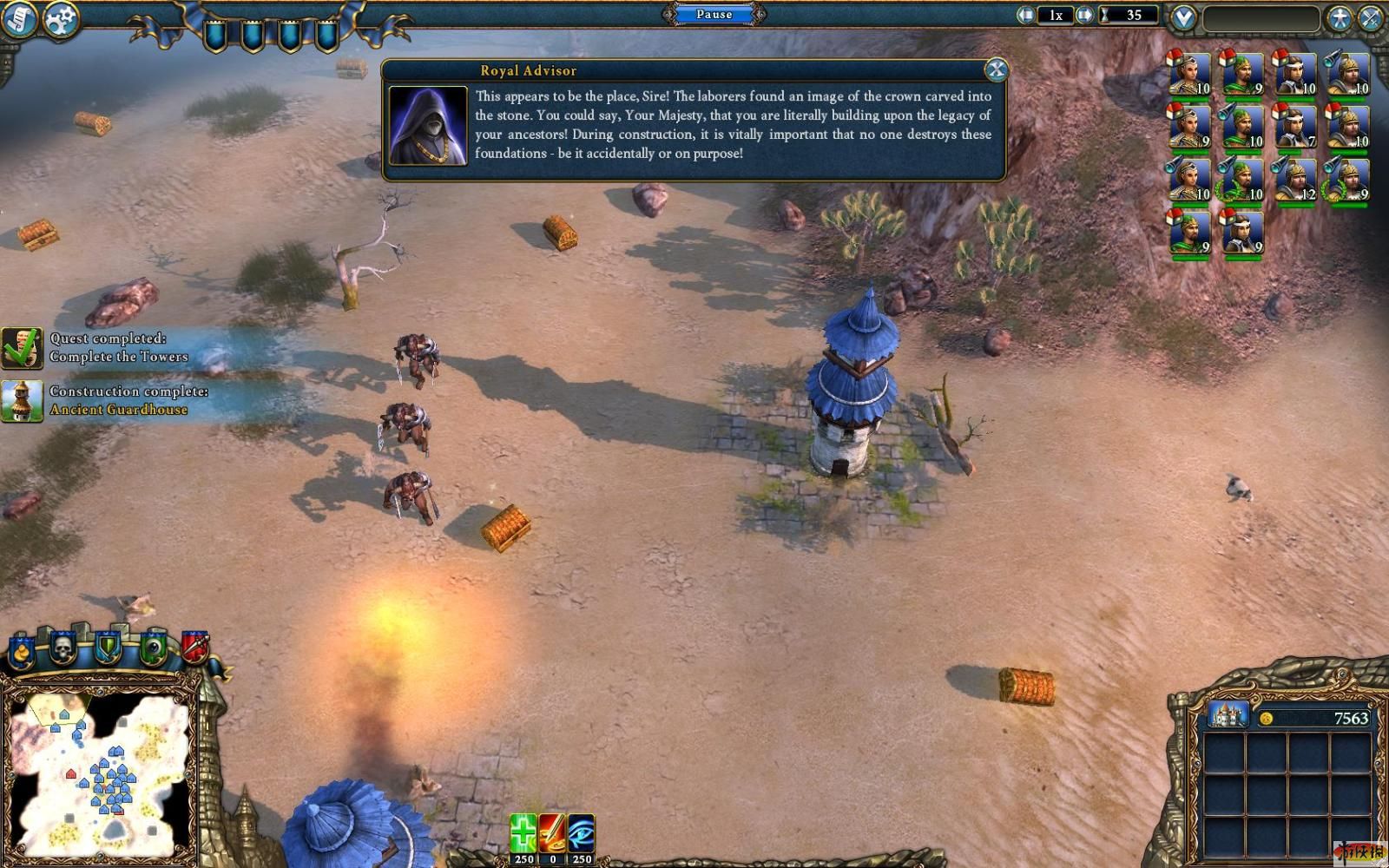The width and height of the screenshot is (1389, 868).
Task: Open the quest scroll menu
Action: tap(18, 19)
